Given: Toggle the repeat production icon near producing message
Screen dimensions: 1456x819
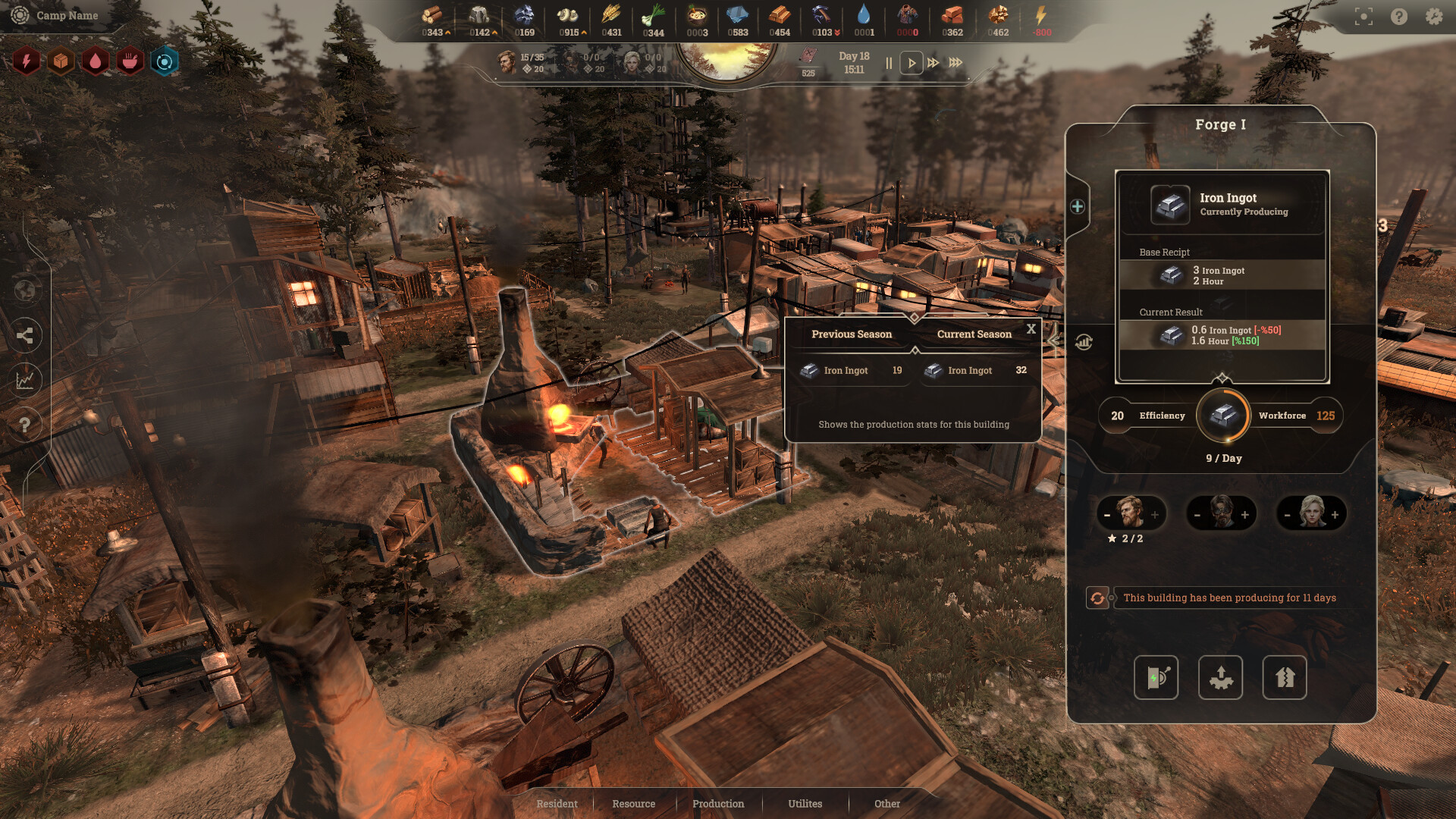Looking at the screenshot, I should point(1098,598).
